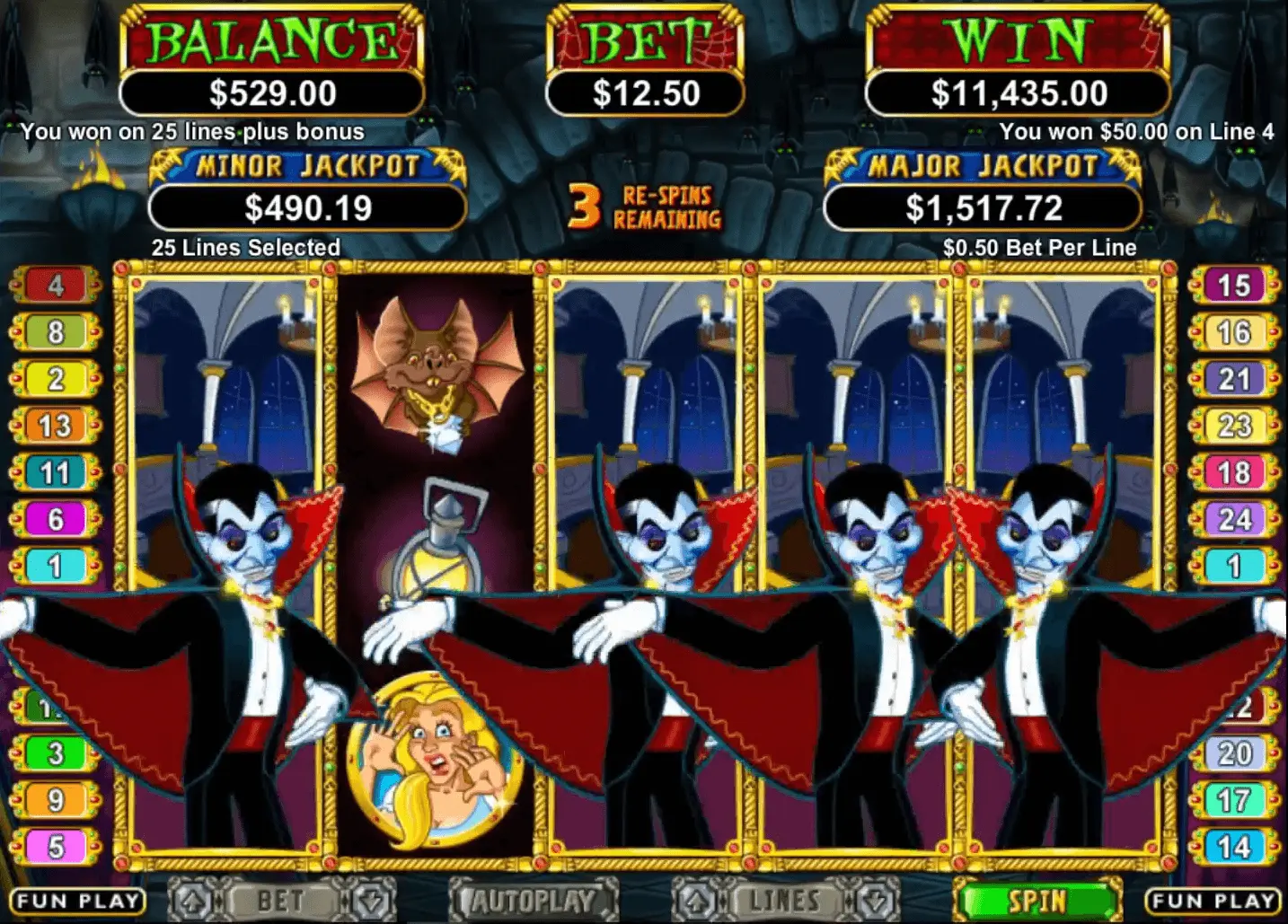This screenshot has width=1288, height=924.
Task: Select payline marker 3
Action: click(x=56, y=752)
